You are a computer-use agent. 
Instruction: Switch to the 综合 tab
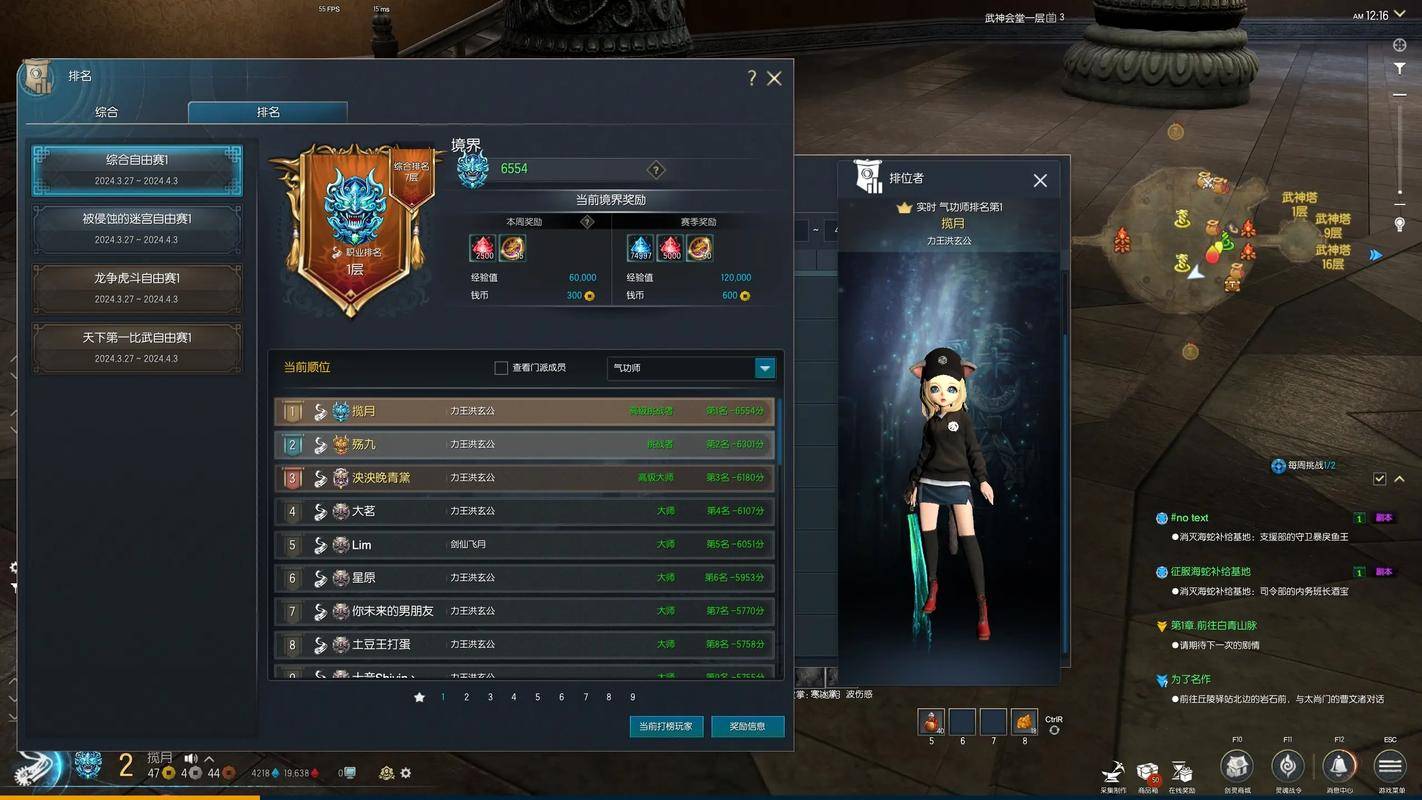(108, 112)
